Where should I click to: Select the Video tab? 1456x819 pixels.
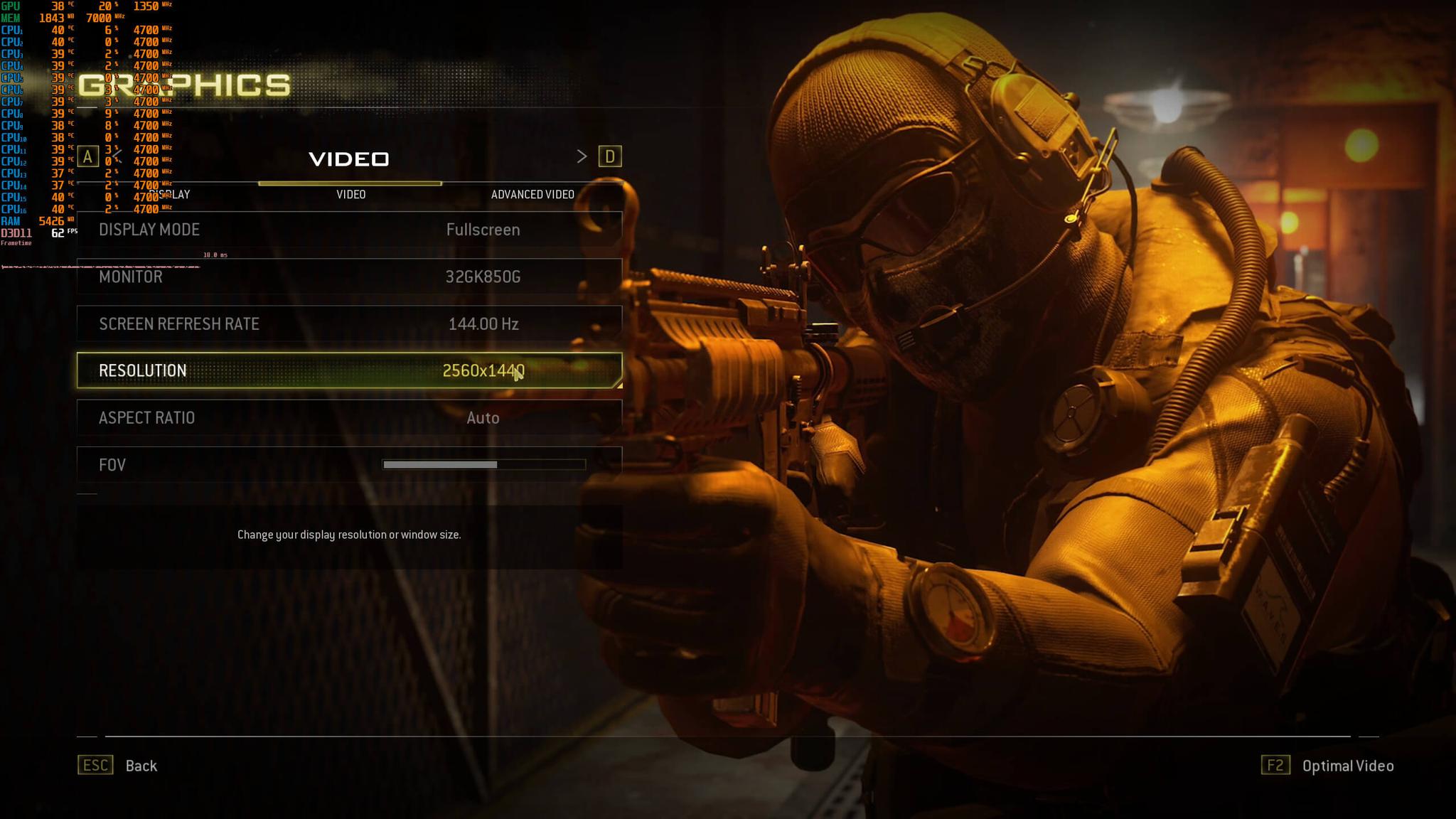[x=350, y=194]
